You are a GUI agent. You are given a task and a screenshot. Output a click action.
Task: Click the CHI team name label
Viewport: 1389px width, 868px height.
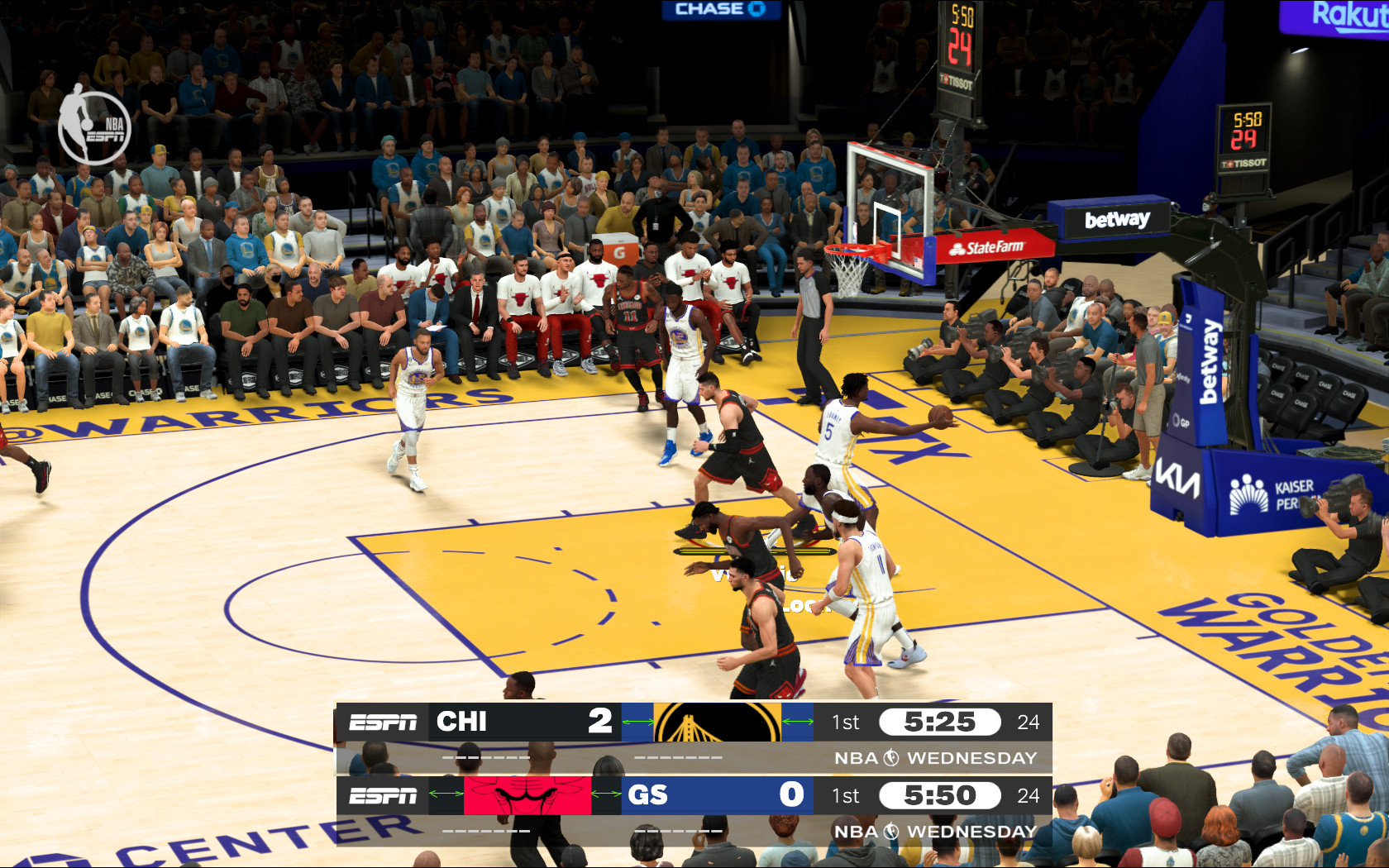coord(463,722)
